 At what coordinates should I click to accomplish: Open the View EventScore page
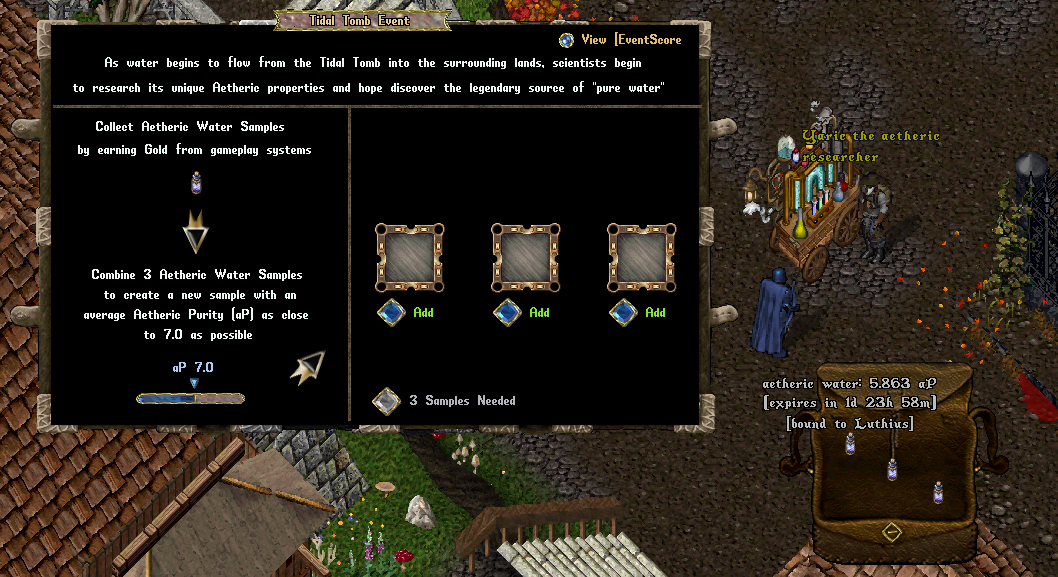click(567, 40)
